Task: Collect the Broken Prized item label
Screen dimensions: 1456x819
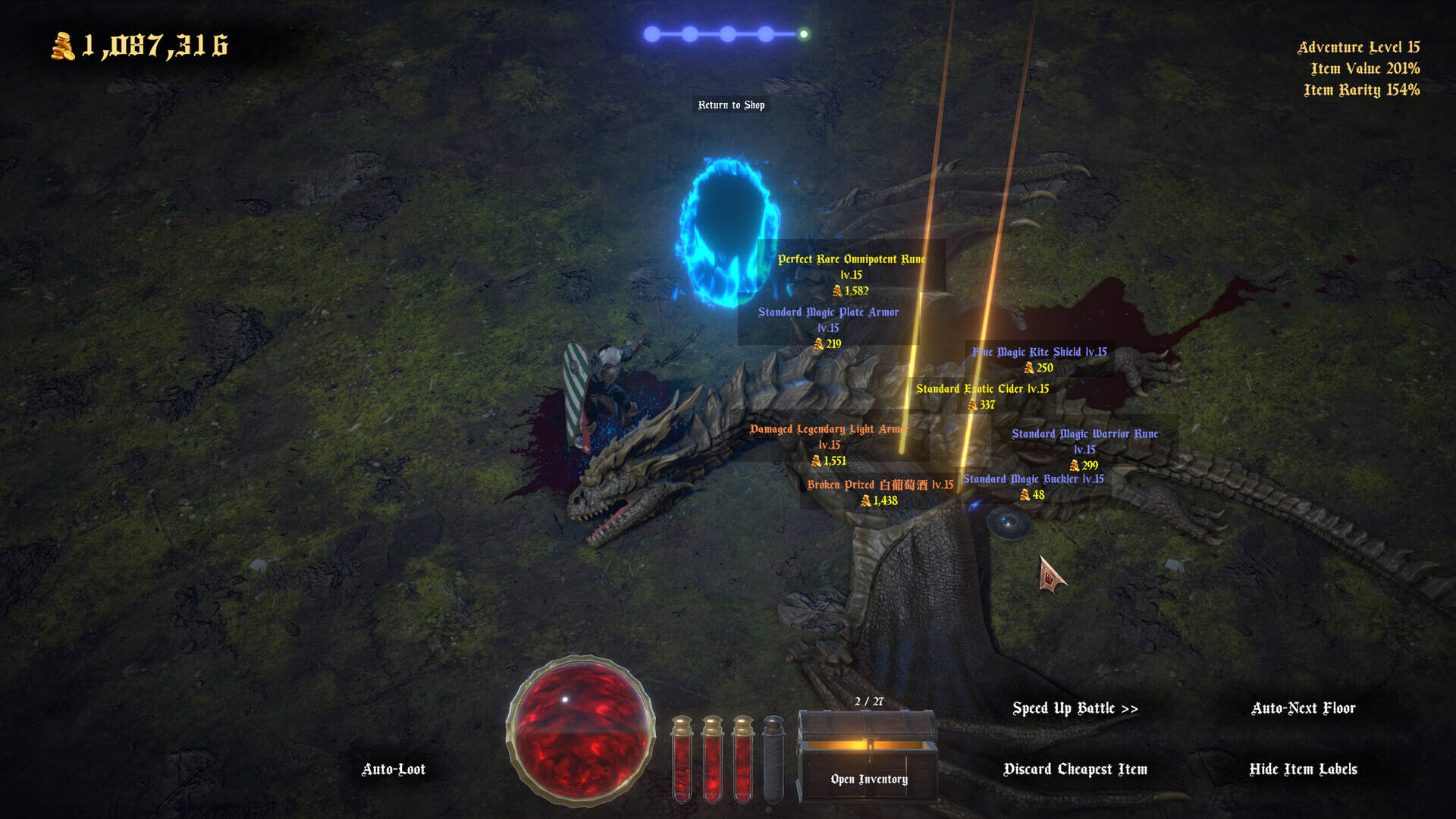Action: click(880, 485)
